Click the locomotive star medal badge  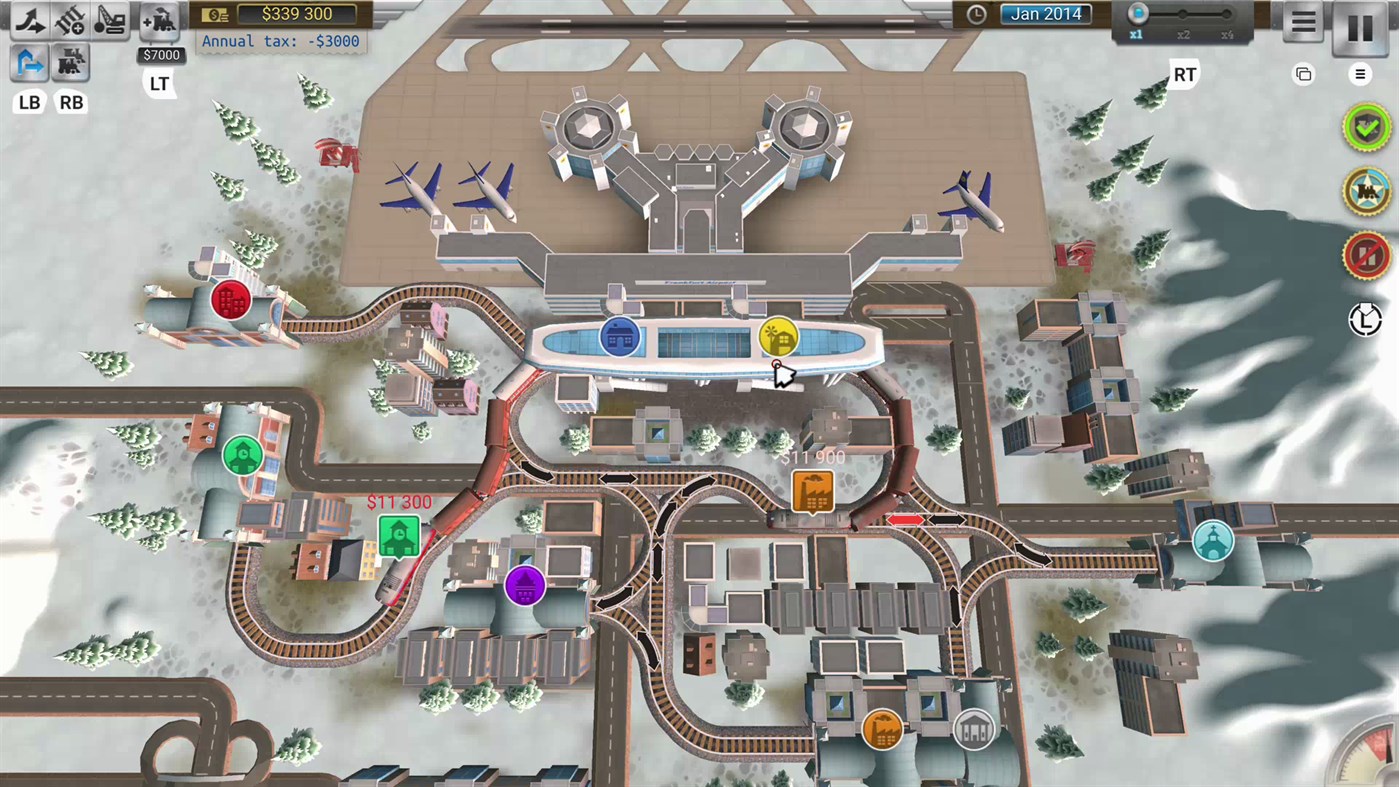point(1366,191)
